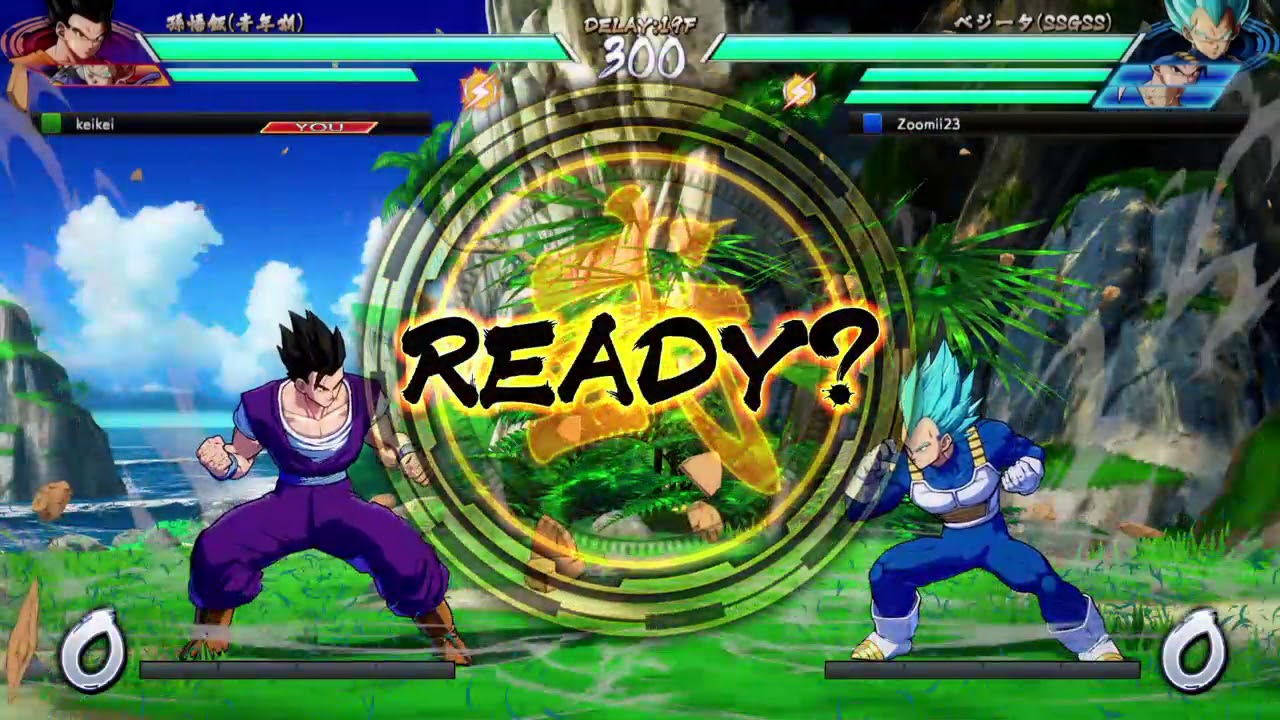Click the left orange lightning spark icon
The image size is (1280, 720).
479,86
